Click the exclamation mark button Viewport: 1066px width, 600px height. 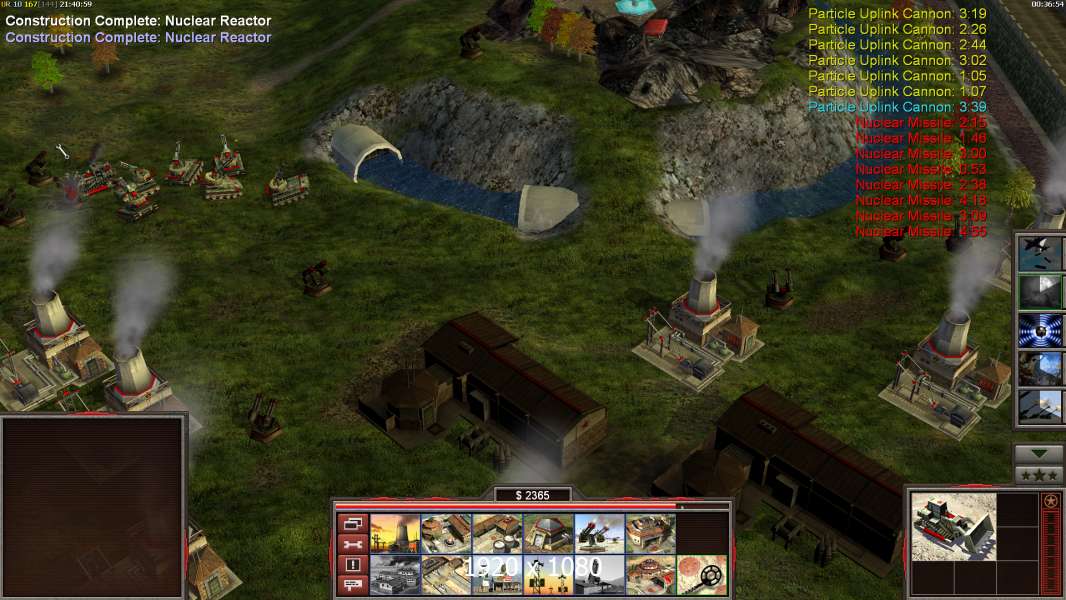[x=352, y=565]
